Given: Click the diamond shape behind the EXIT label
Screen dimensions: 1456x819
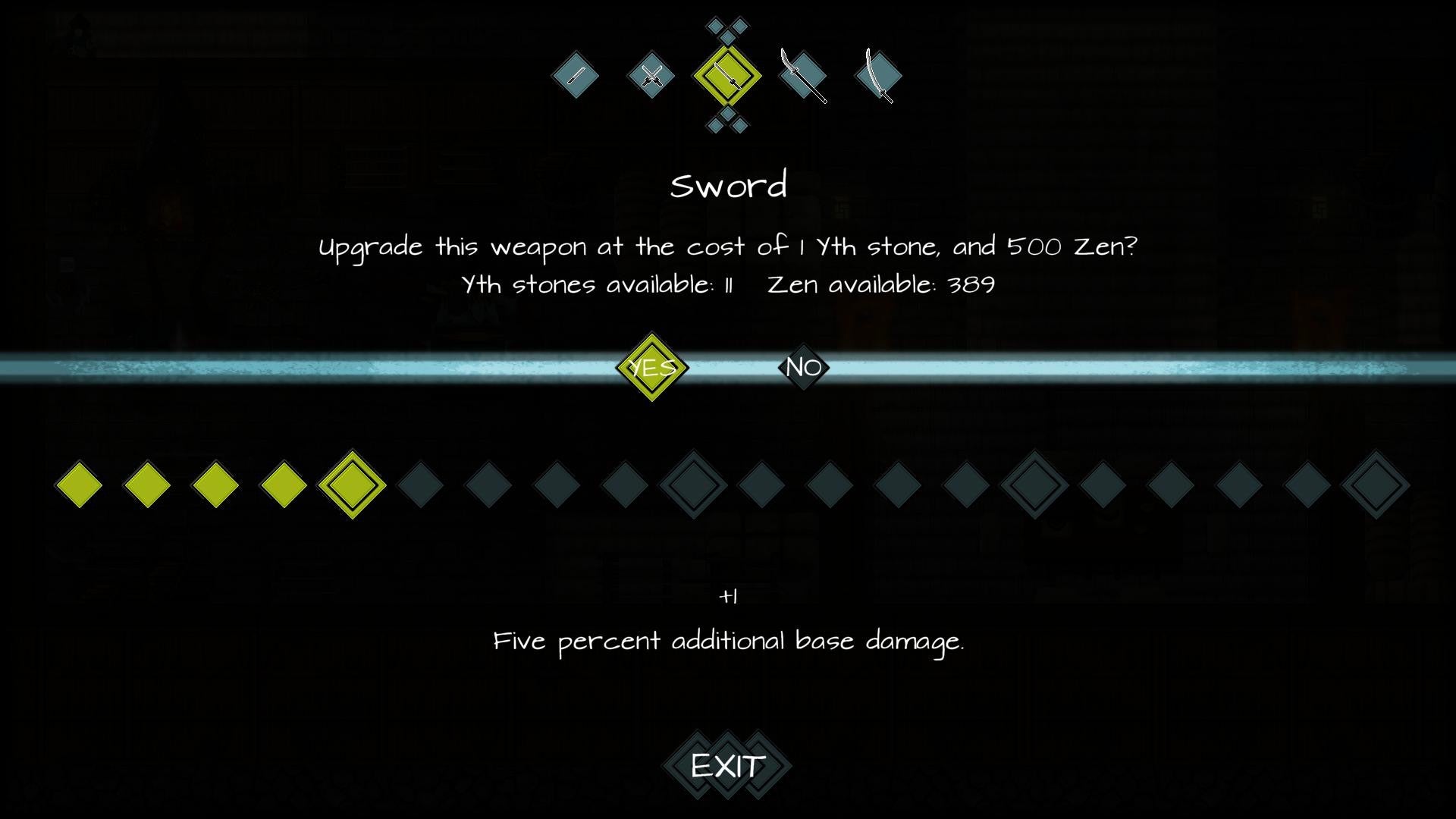Looking at the screenshot, I should (x=726, y=764).
